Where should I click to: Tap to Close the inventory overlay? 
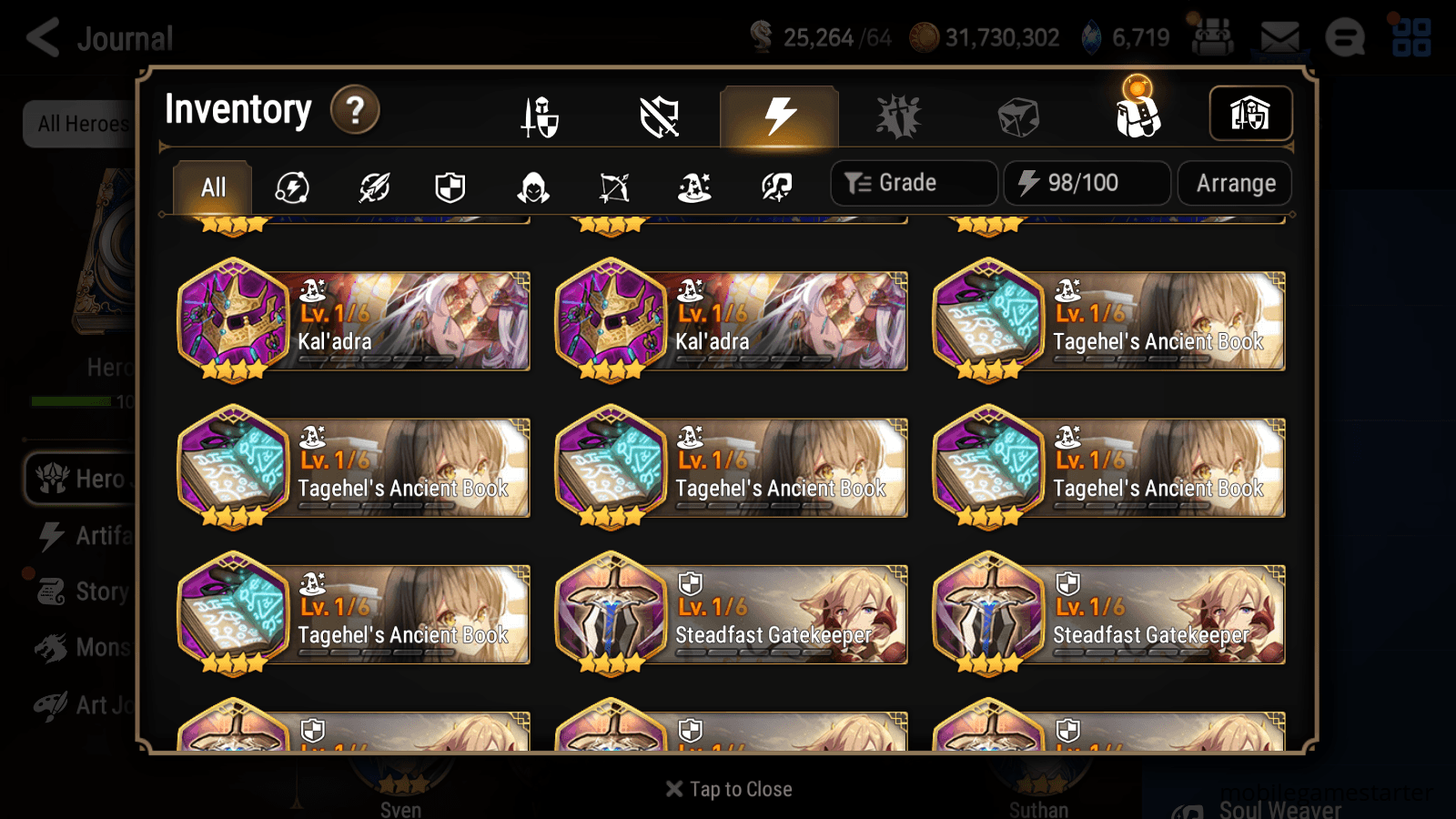click(728, 788)
